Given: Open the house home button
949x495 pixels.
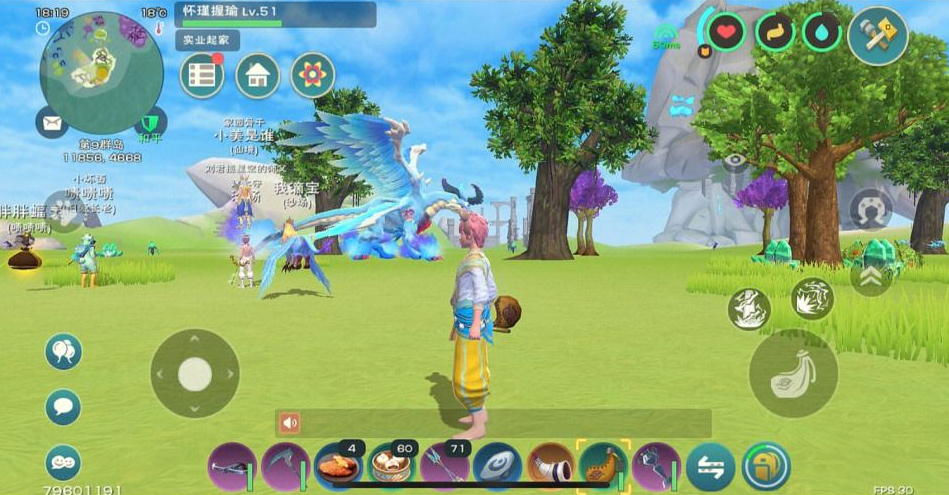Looking at the screenshot, I should point(257,76).
